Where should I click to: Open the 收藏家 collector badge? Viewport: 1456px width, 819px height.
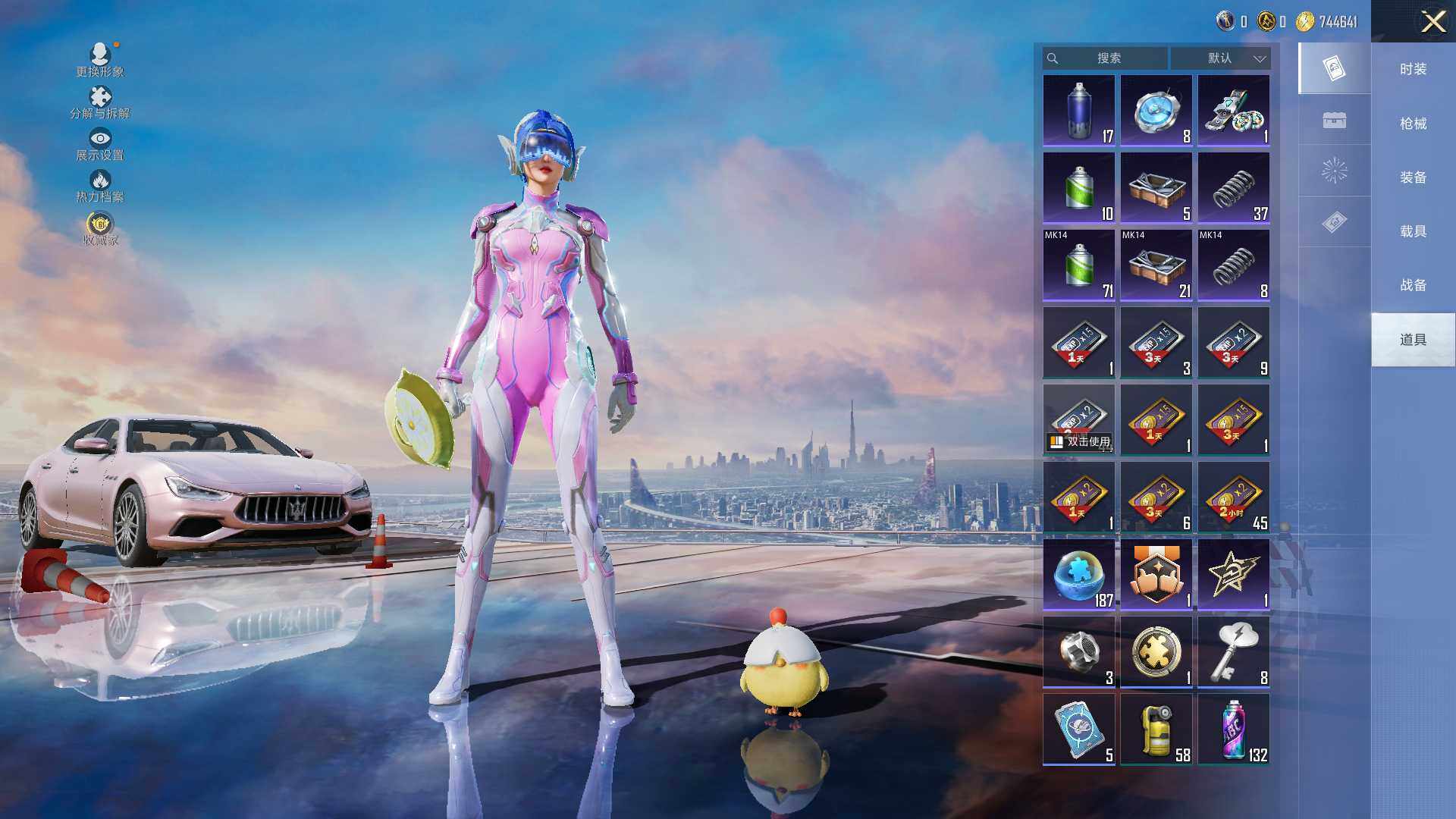(x=100, y=229)
